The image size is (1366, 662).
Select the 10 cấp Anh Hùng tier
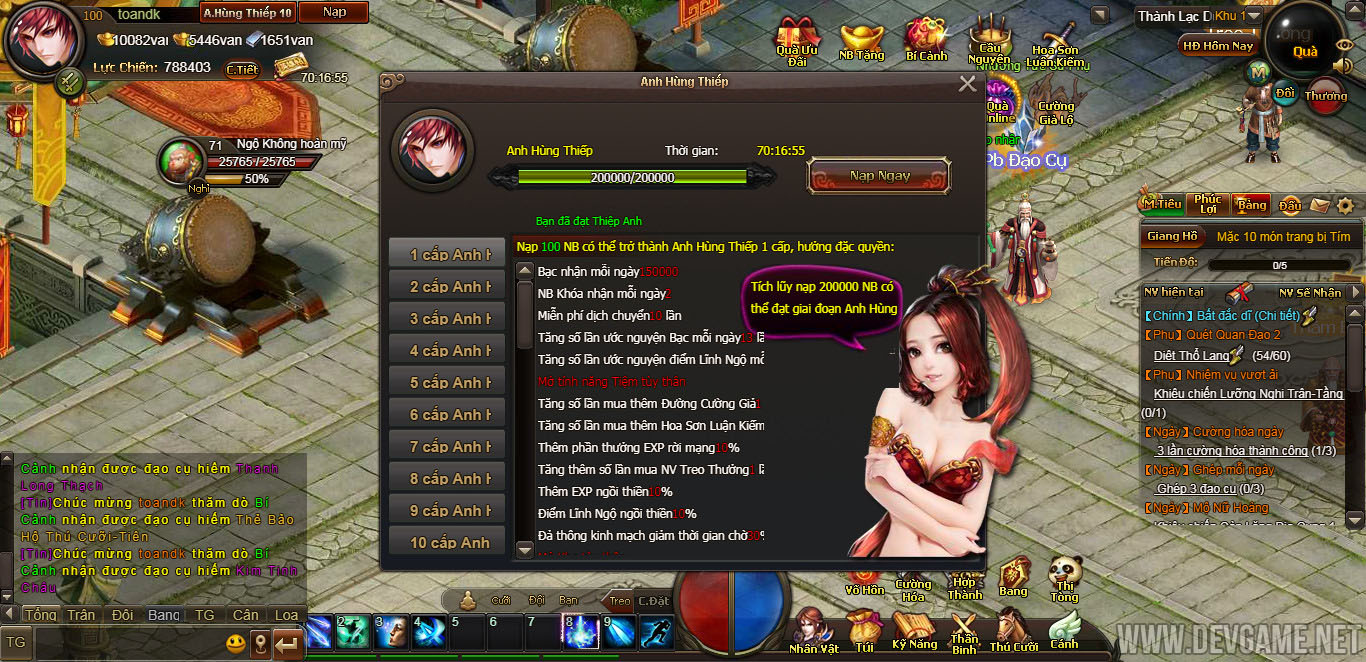447,542
